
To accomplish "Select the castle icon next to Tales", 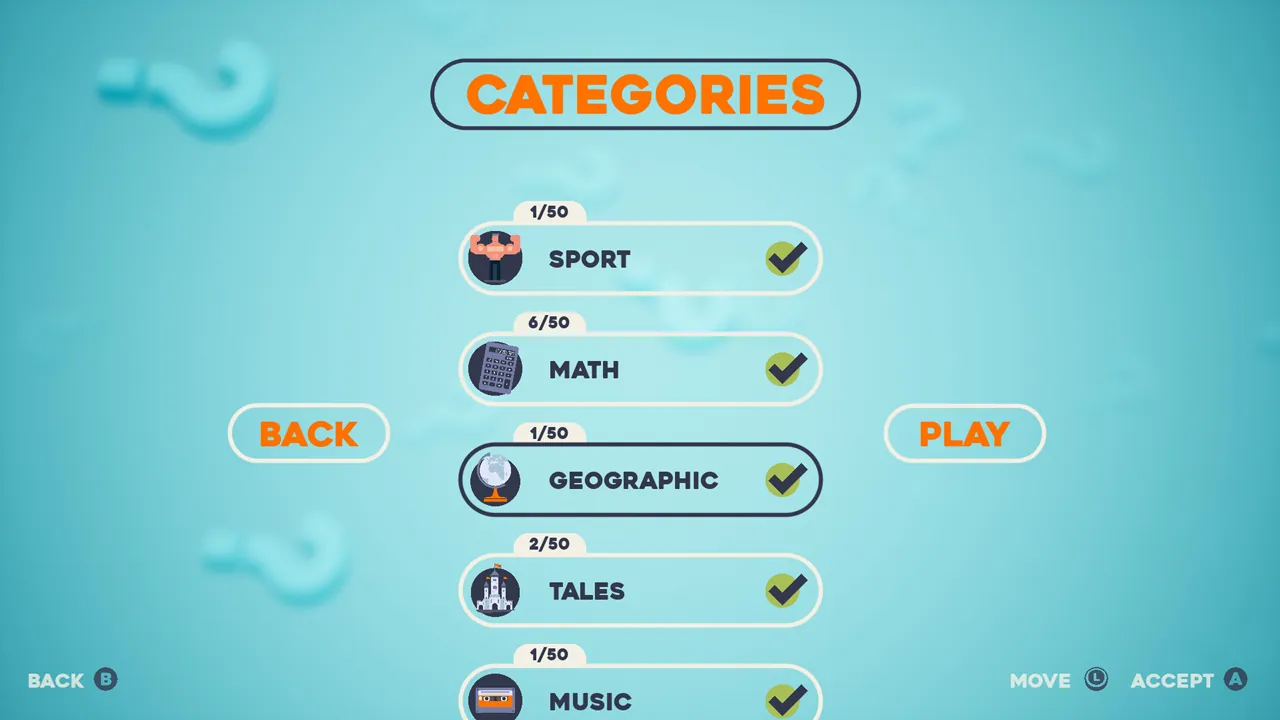I will (x=496, y=590).
